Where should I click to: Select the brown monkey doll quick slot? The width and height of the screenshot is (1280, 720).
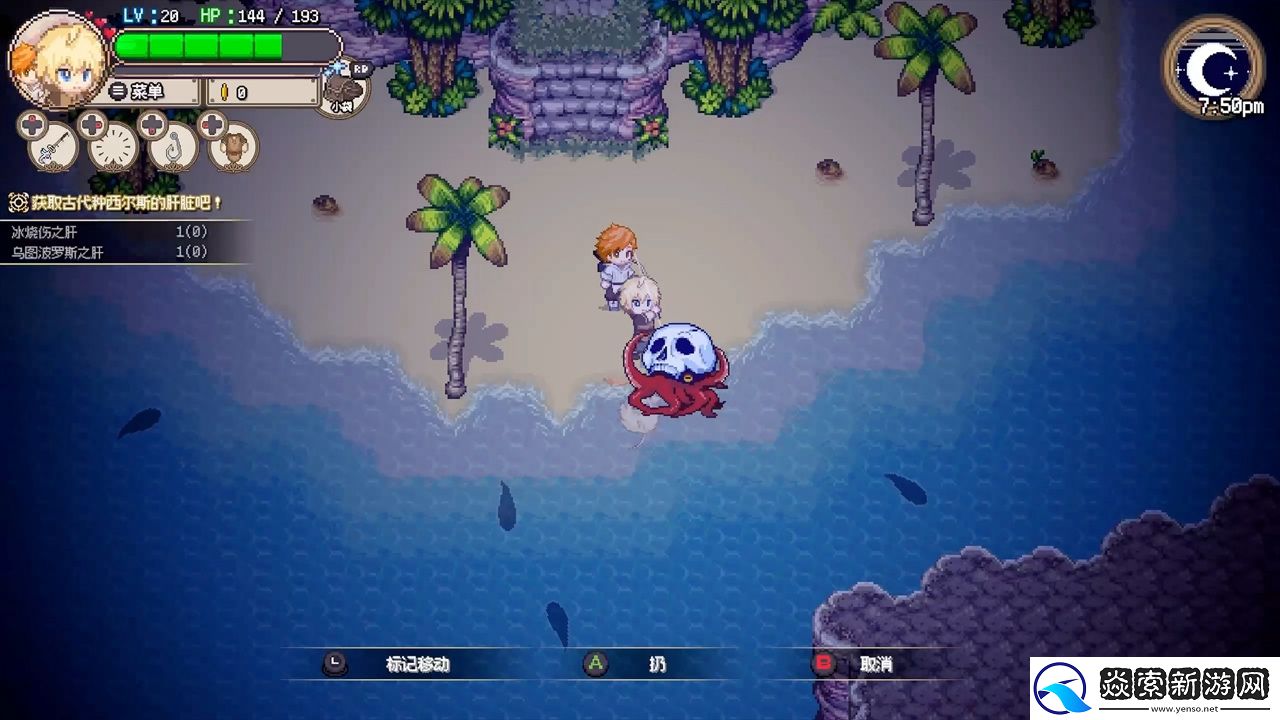tap(233, 148)
